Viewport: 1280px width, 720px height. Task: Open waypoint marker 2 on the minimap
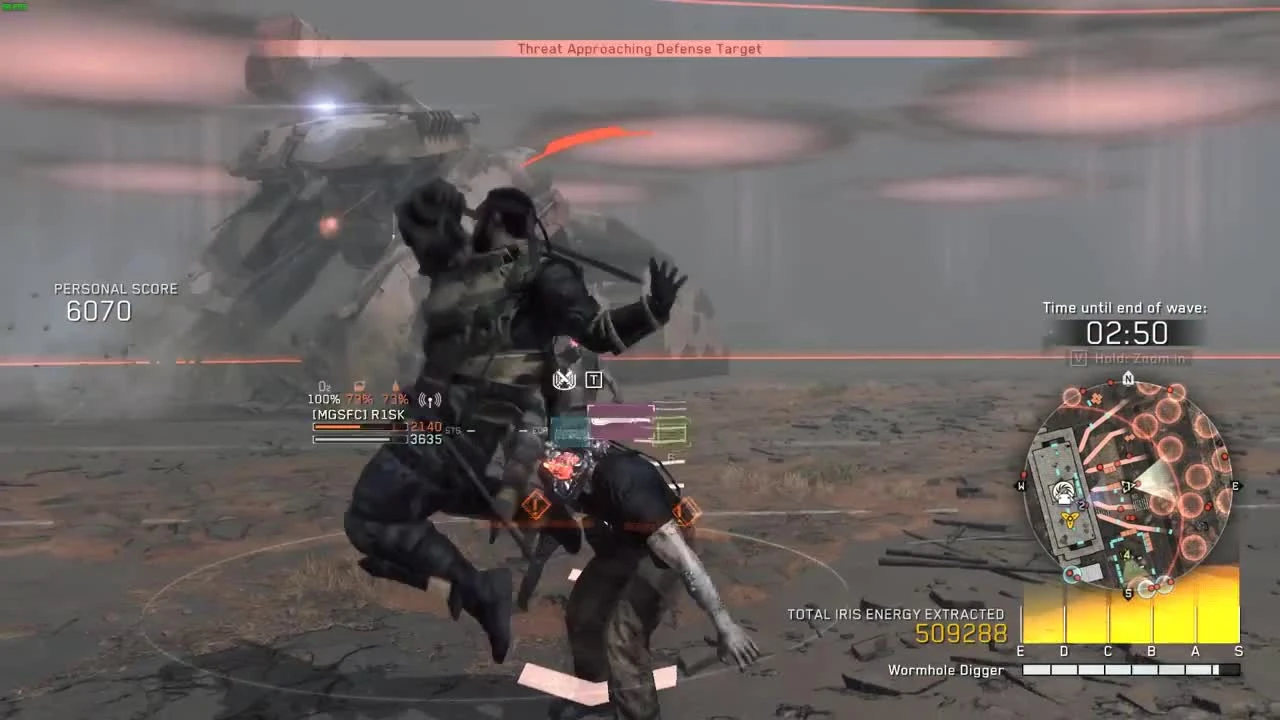click(x=1081, y=504)
